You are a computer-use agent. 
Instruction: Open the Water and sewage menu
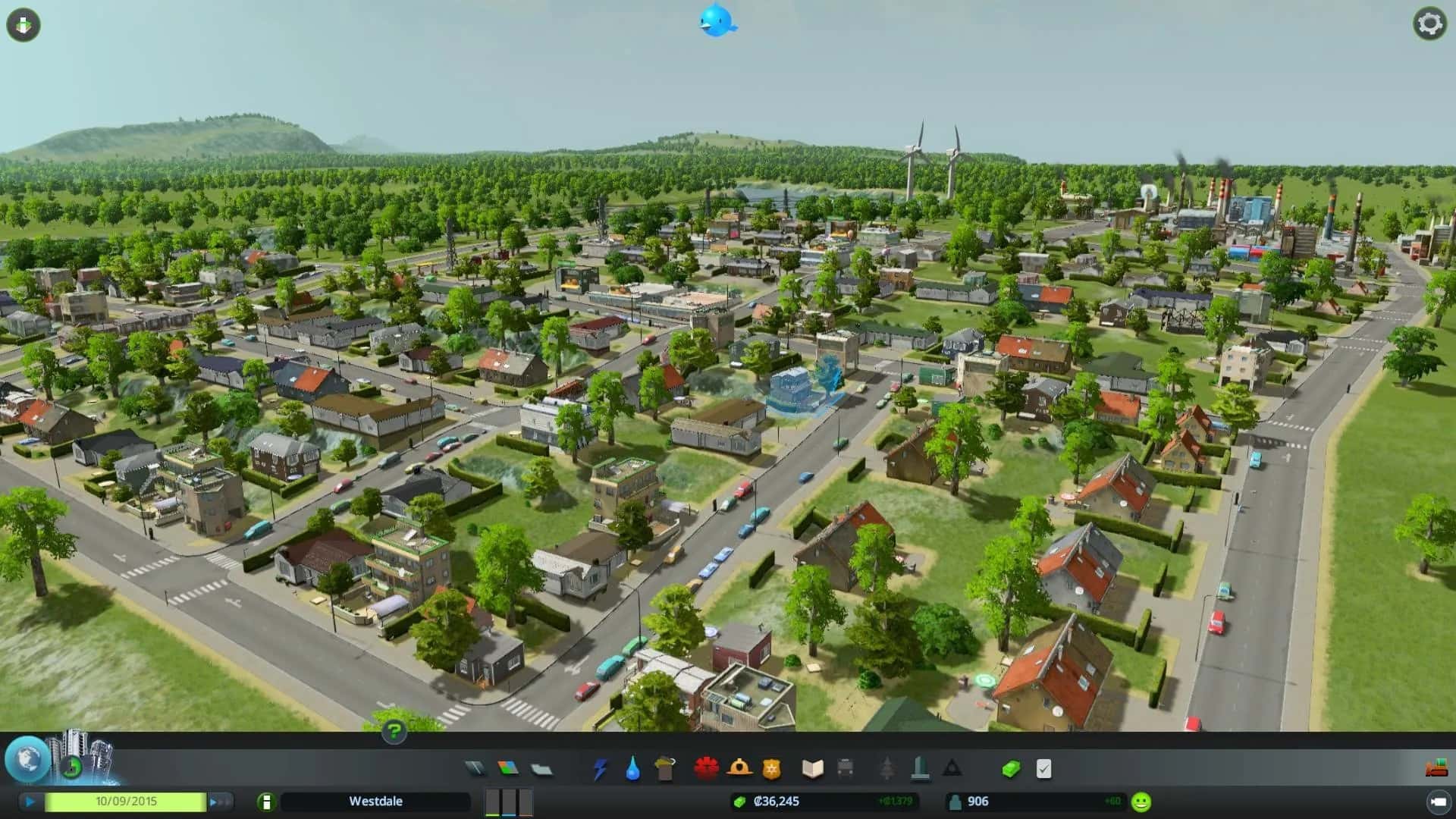click(632, 768)
